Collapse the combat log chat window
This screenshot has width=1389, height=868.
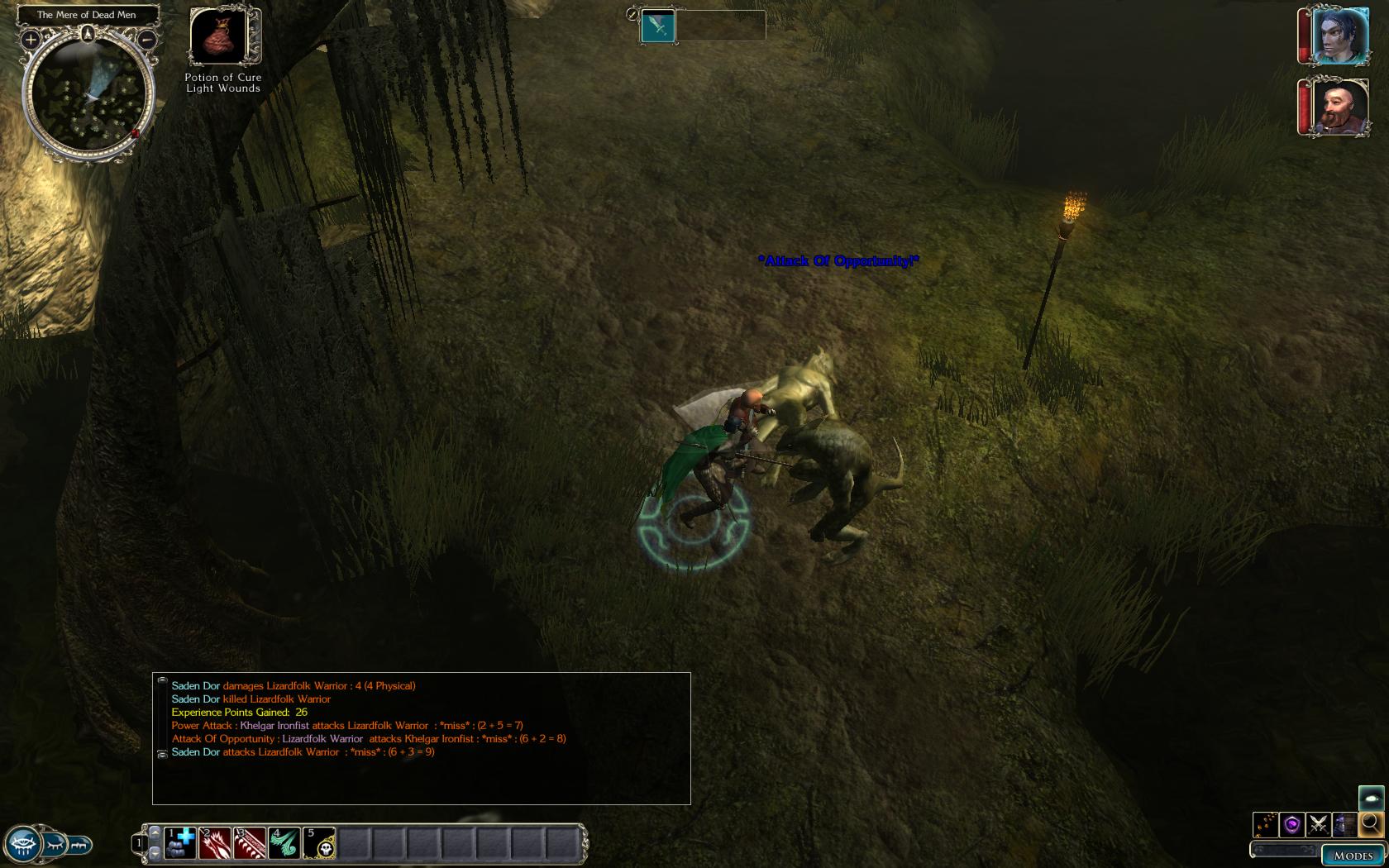(x=162, y=680)
